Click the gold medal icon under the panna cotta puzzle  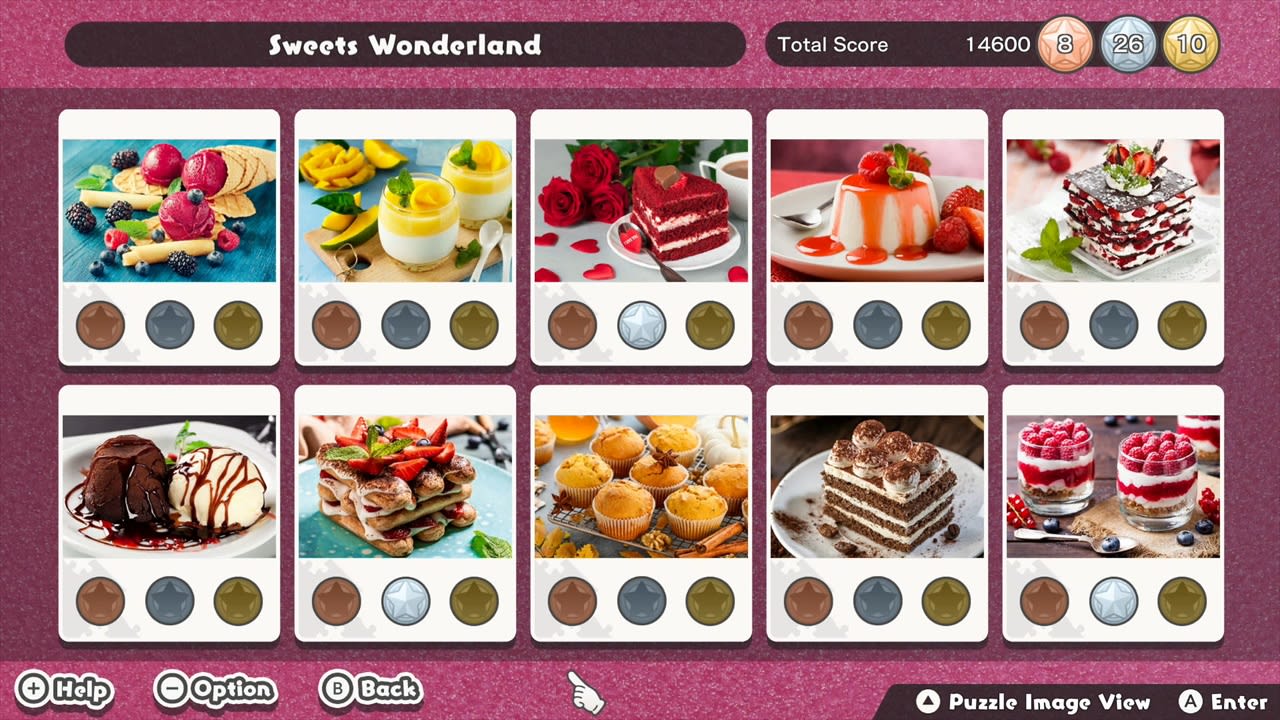click(945, 323)
